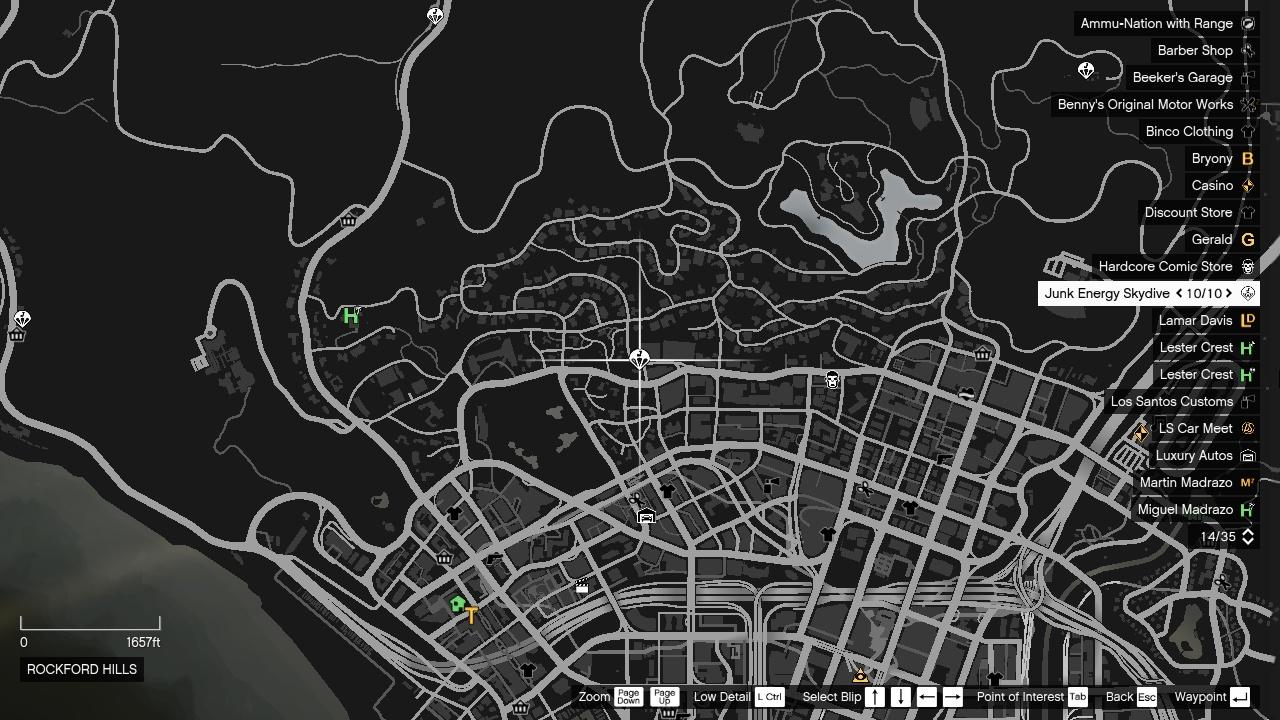Click the Casino chip icon in the legend
This screenshot has height=720, width=1280.
coord(1247,185)
